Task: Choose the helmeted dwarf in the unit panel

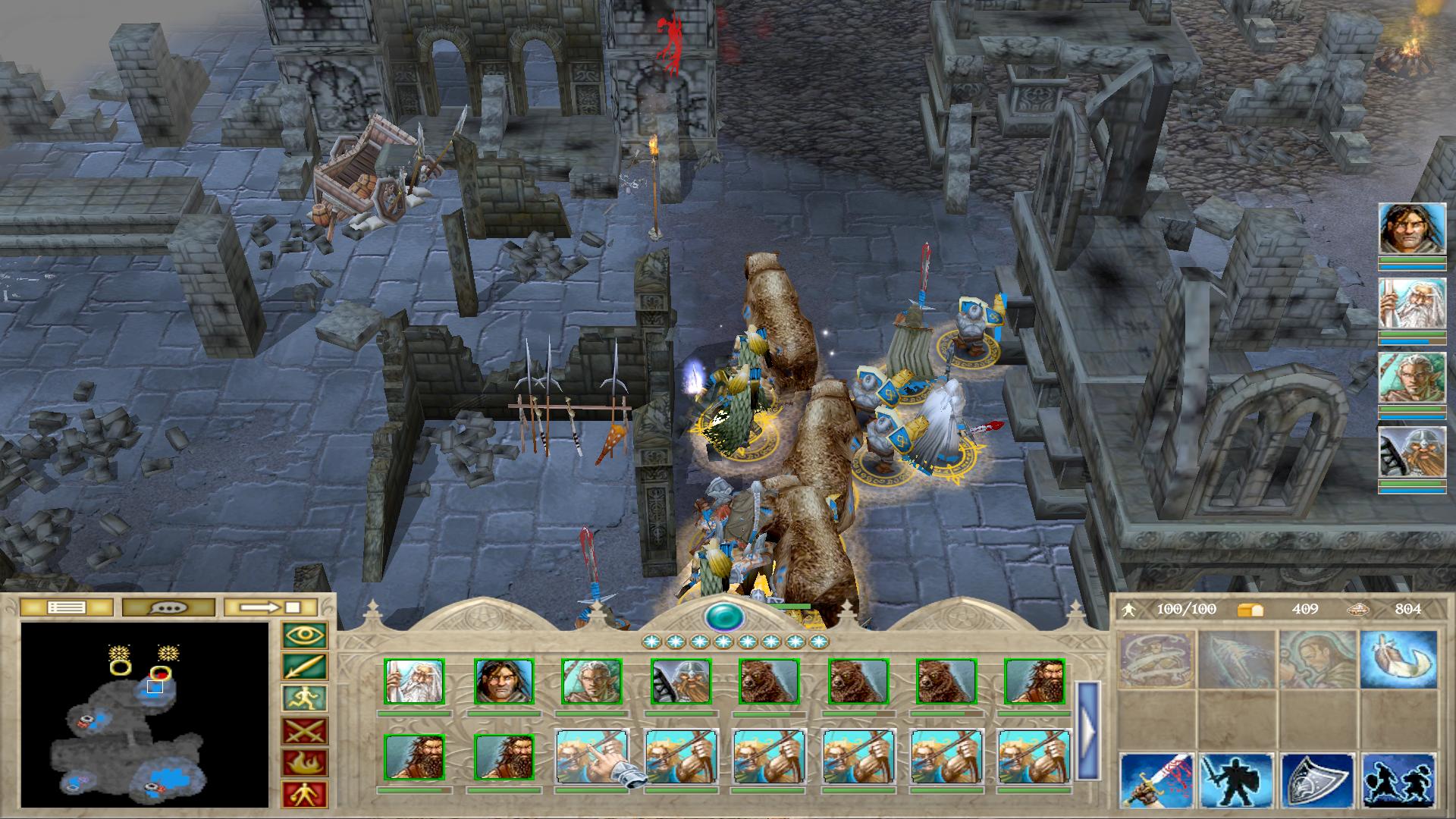Action: 681,682
